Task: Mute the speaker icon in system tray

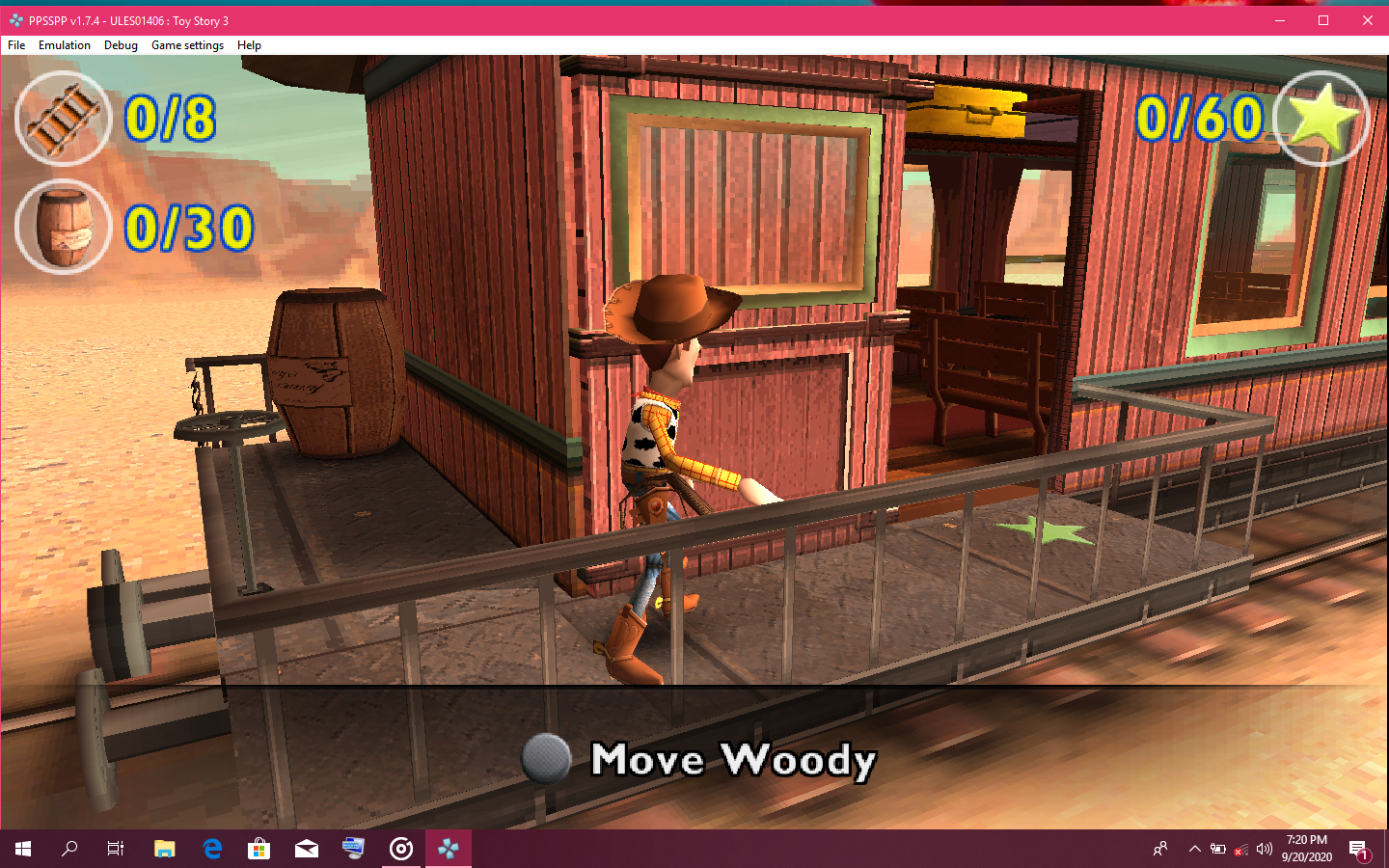Action: pos(1264,850)
